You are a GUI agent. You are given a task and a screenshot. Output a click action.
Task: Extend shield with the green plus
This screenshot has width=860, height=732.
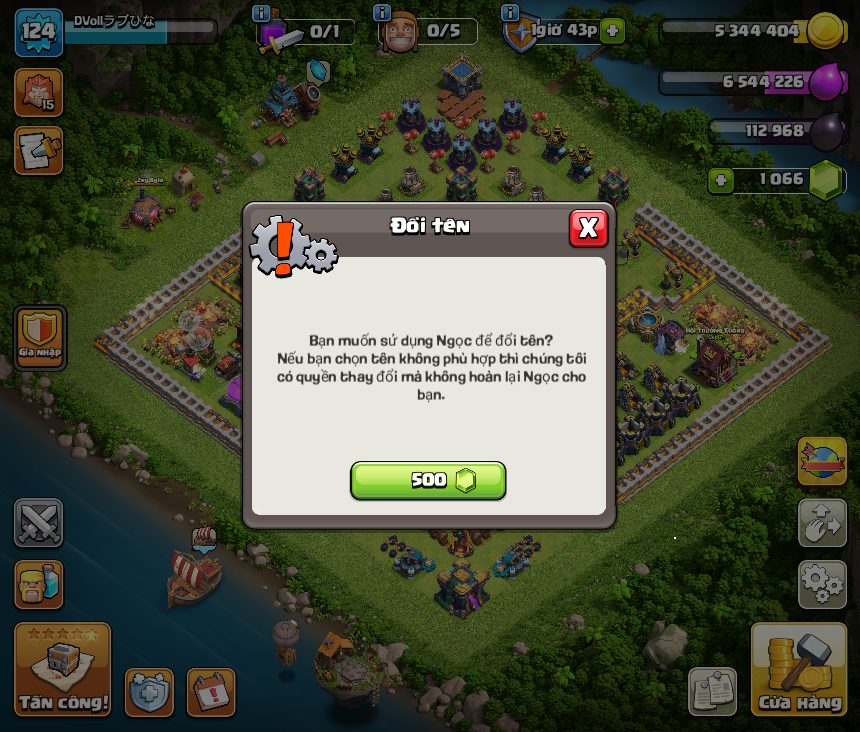click(x=613, y=31)
